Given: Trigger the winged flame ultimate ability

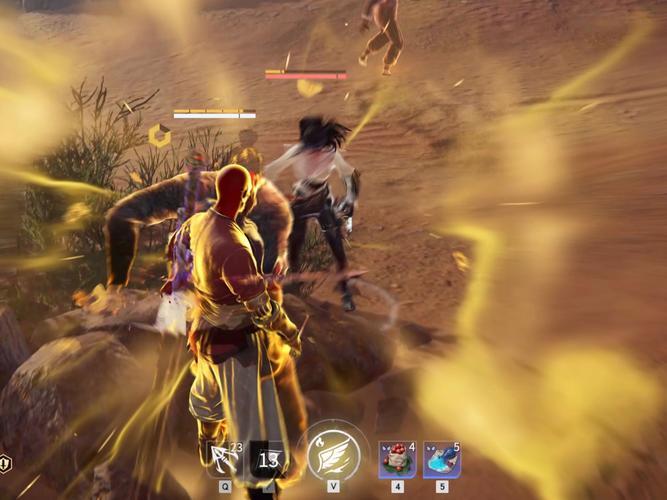Looking at the screenshot, I should click(332, 455).
